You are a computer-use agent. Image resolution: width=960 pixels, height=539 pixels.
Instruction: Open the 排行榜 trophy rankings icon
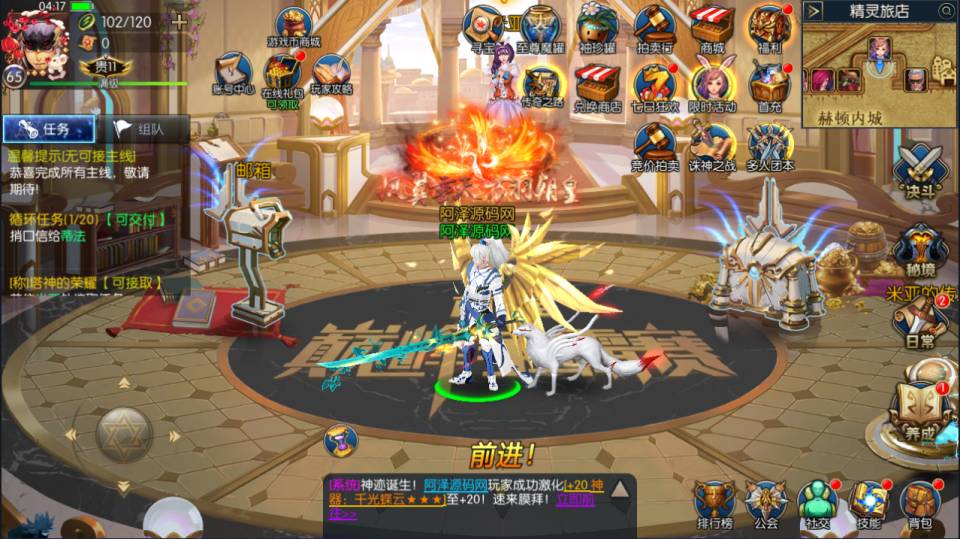pos(714,503)
